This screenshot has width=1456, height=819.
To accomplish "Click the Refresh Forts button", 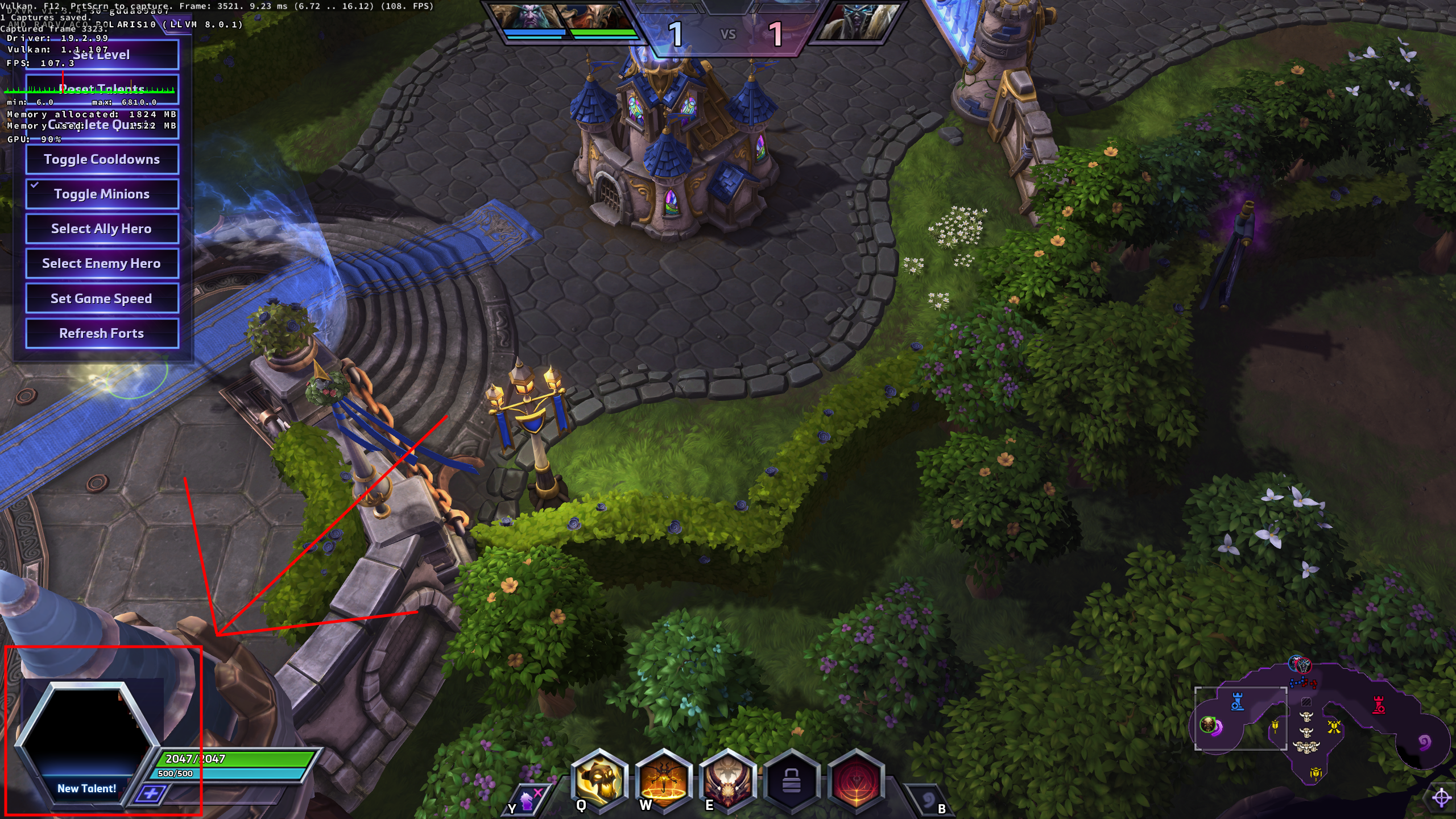I will [102, 333].
